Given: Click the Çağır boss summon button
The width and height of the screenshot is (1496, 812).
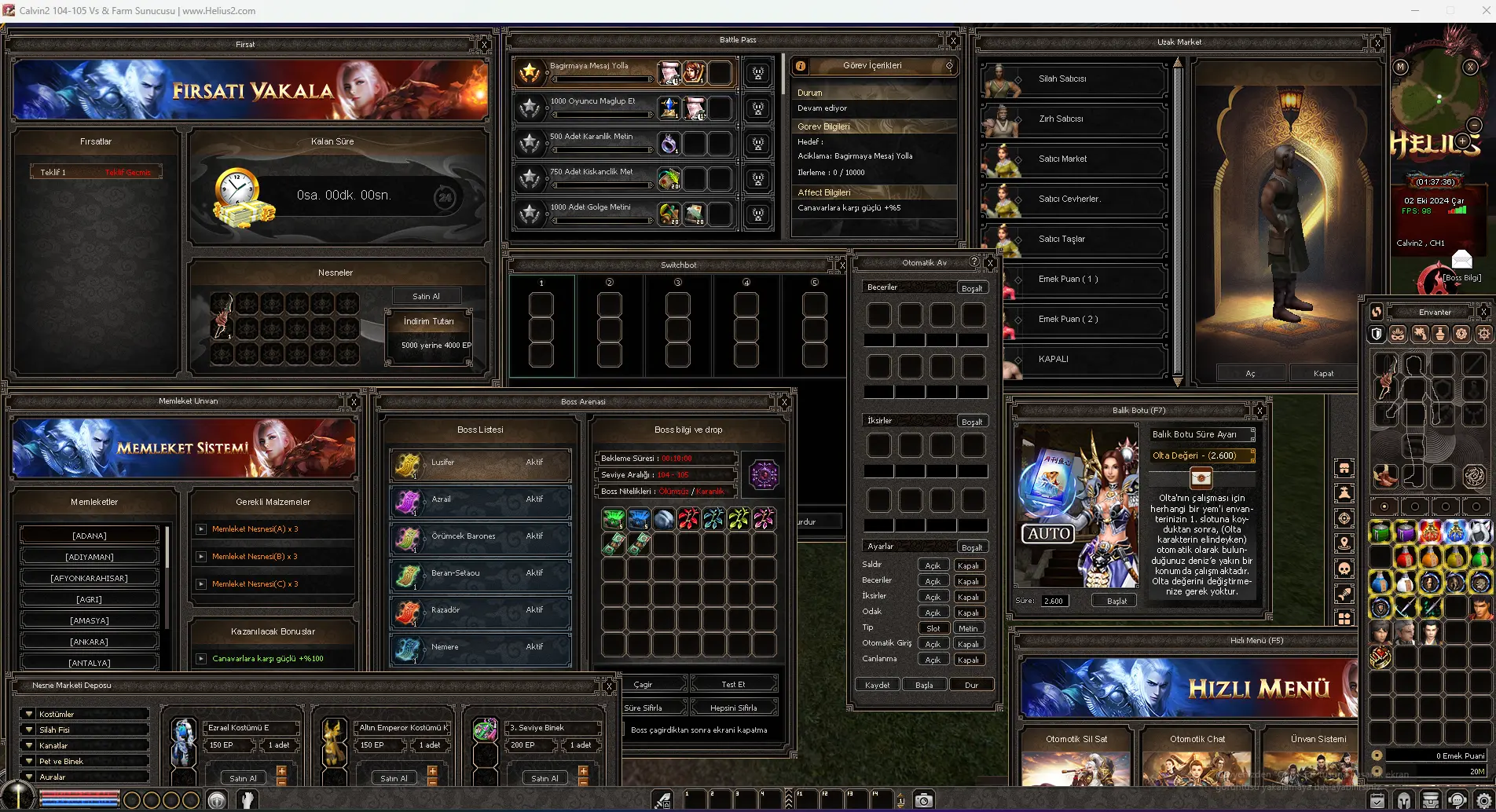Looking at the screenshot, I should 643,684.
